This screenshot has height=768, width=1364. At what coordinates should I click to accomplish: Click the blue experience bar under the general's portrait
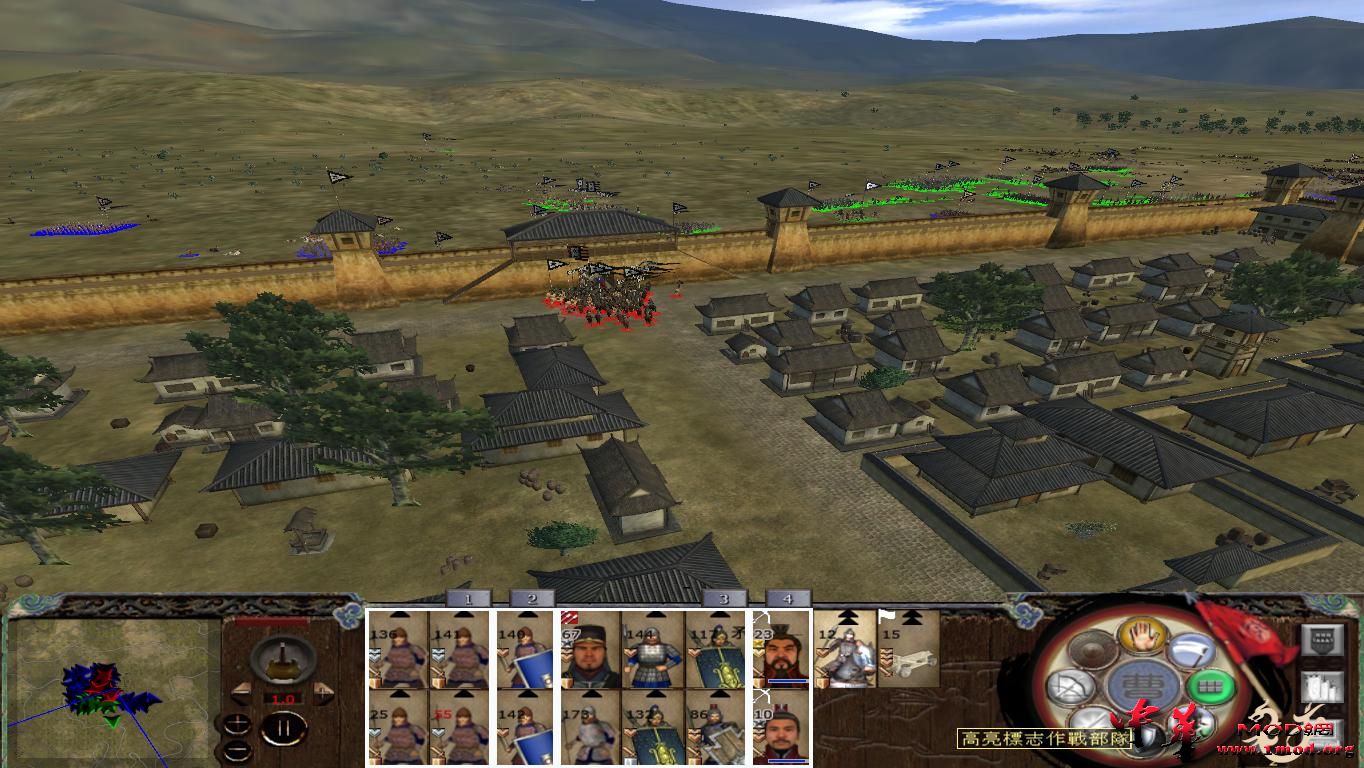(x=787, y=681)
